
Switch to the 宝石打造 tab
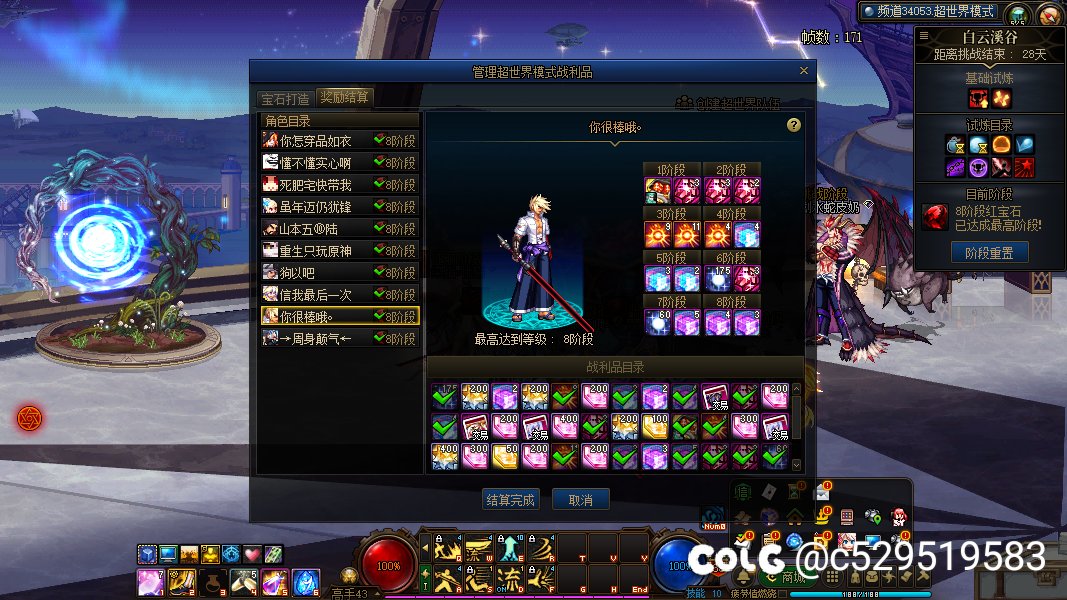click(x=285, y=98)
